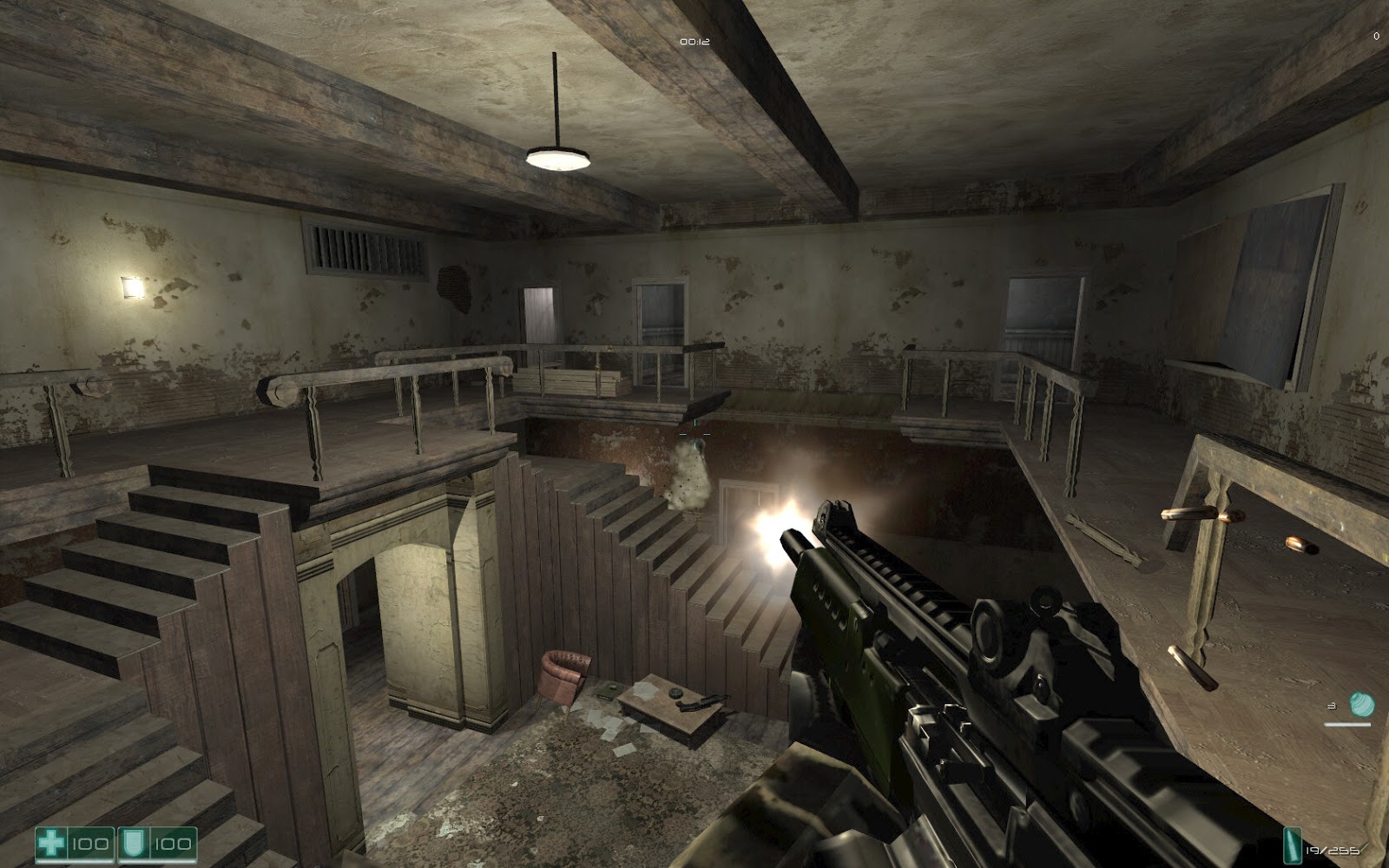Toggle the grenade count showing 3

1333,706
